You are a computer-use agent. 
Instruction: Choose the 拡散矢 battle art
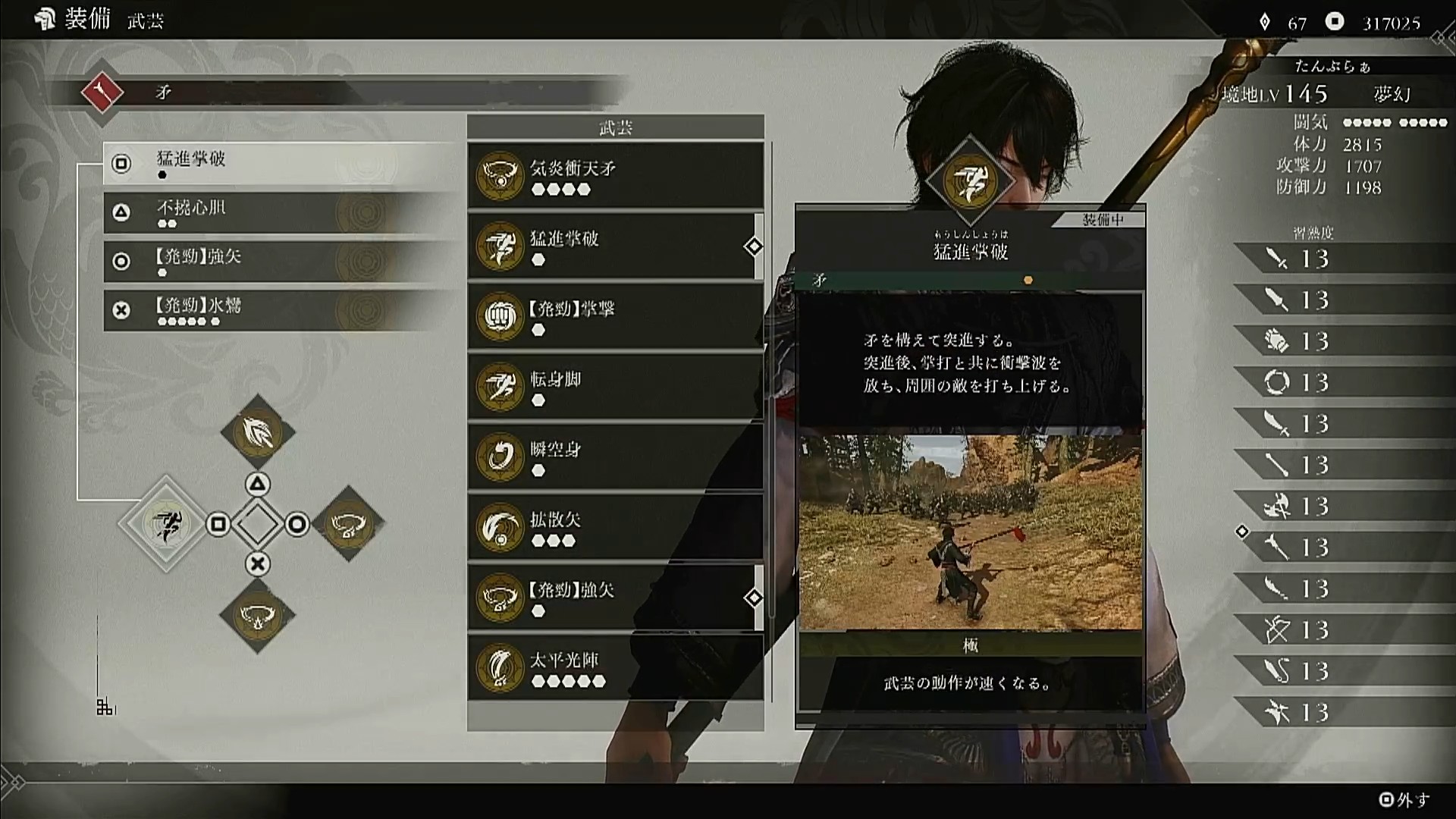click(x=615, y=528)
